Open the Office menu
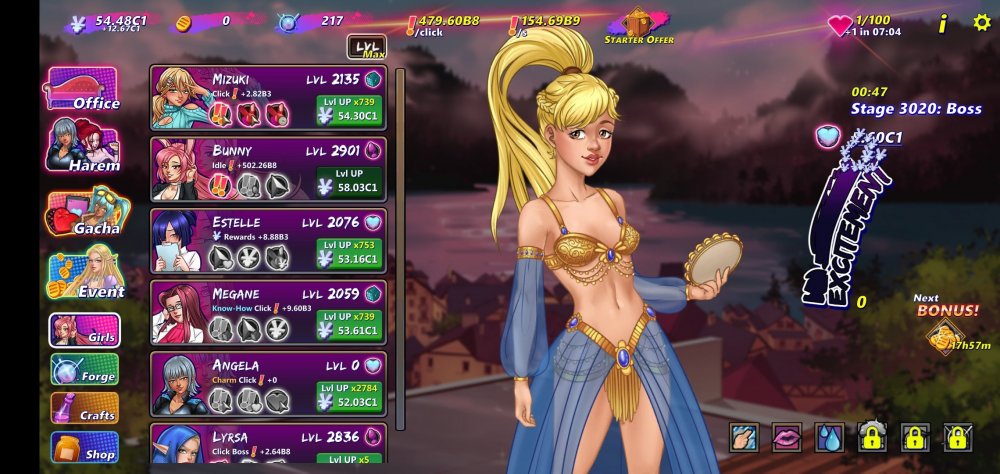 (x=82, y=90)
